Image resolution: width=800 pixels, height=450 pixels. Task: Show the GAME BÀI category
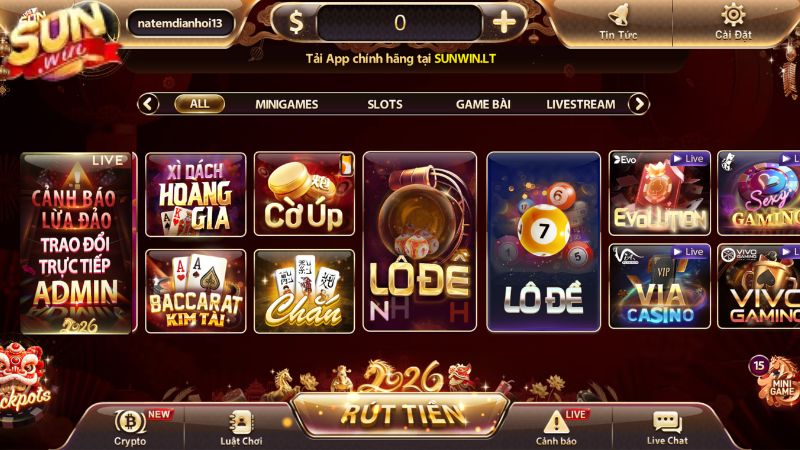point(483,104)
